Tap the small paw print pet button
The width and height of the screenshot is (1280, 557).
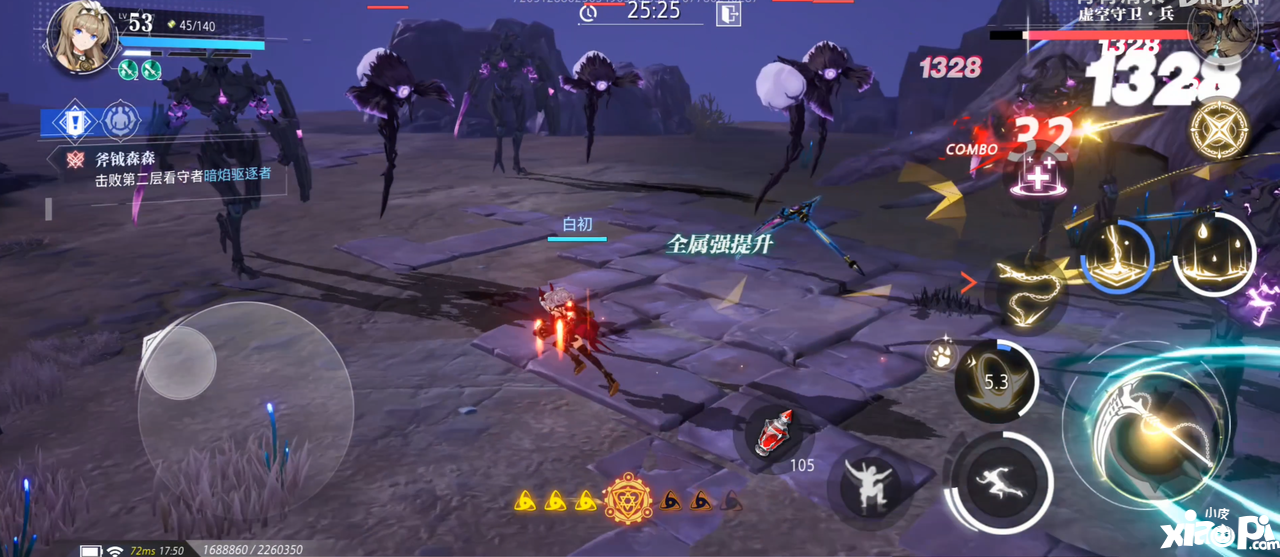(x=940, y=354)
